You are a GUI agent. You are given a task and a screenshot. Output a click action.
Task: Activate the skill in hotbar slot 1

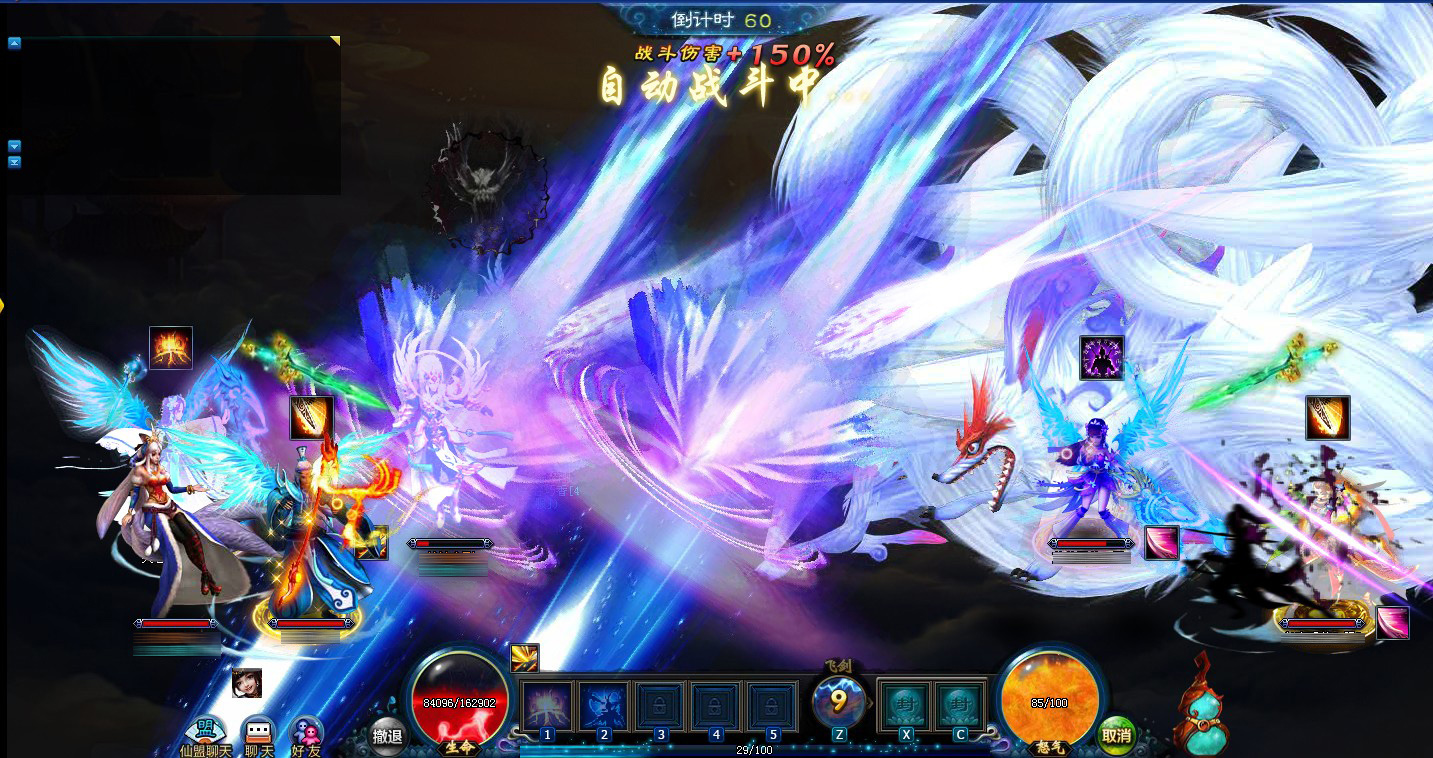point(547,705)
